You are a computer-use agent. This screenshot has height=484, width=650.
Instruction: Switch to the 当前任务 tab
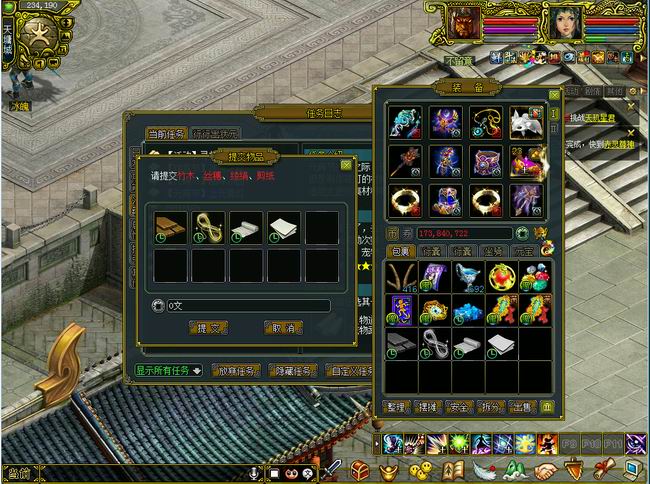coord(165,134)
